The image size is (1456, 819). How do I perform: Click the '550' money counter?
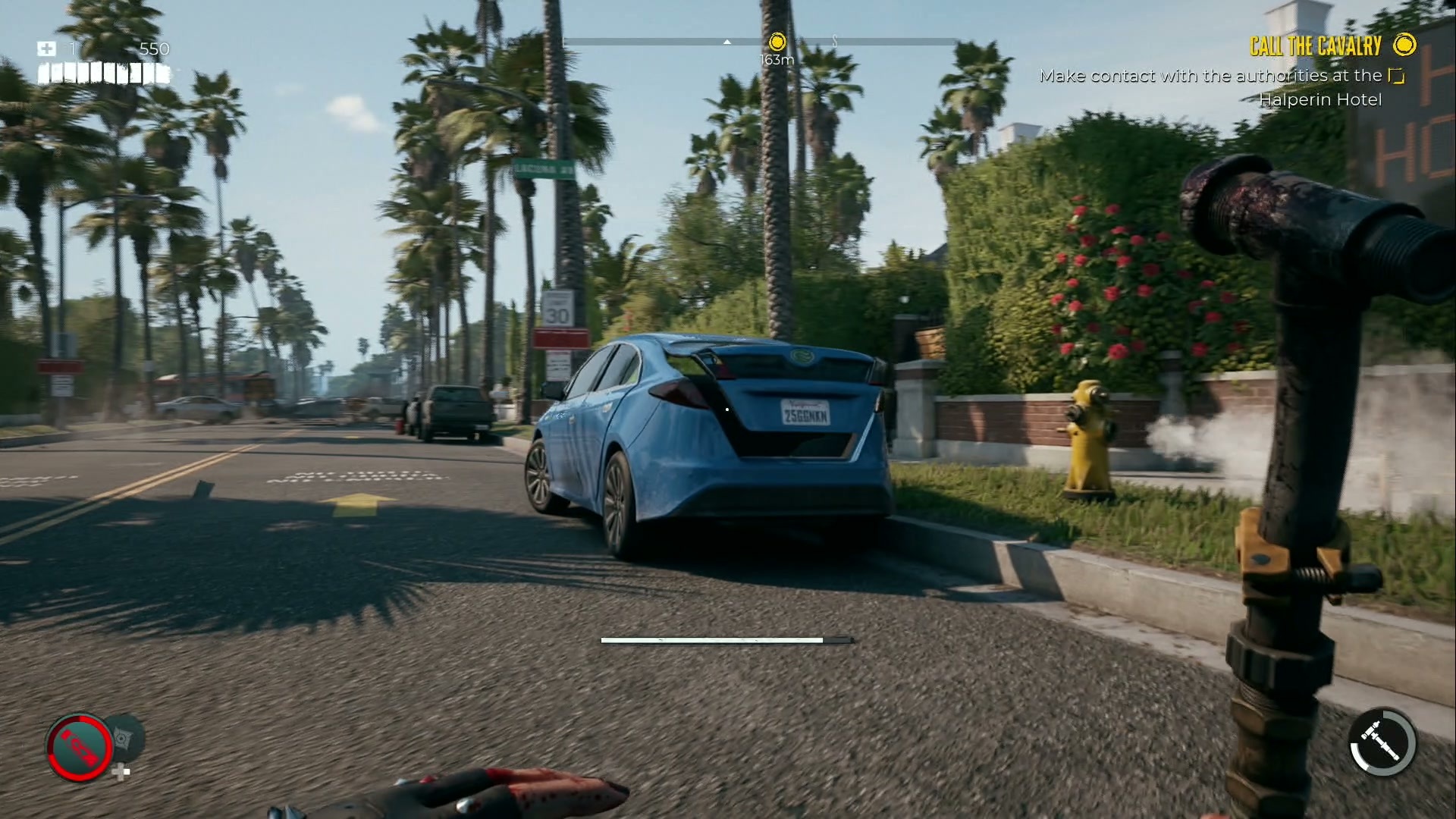[x=155, y=49]
